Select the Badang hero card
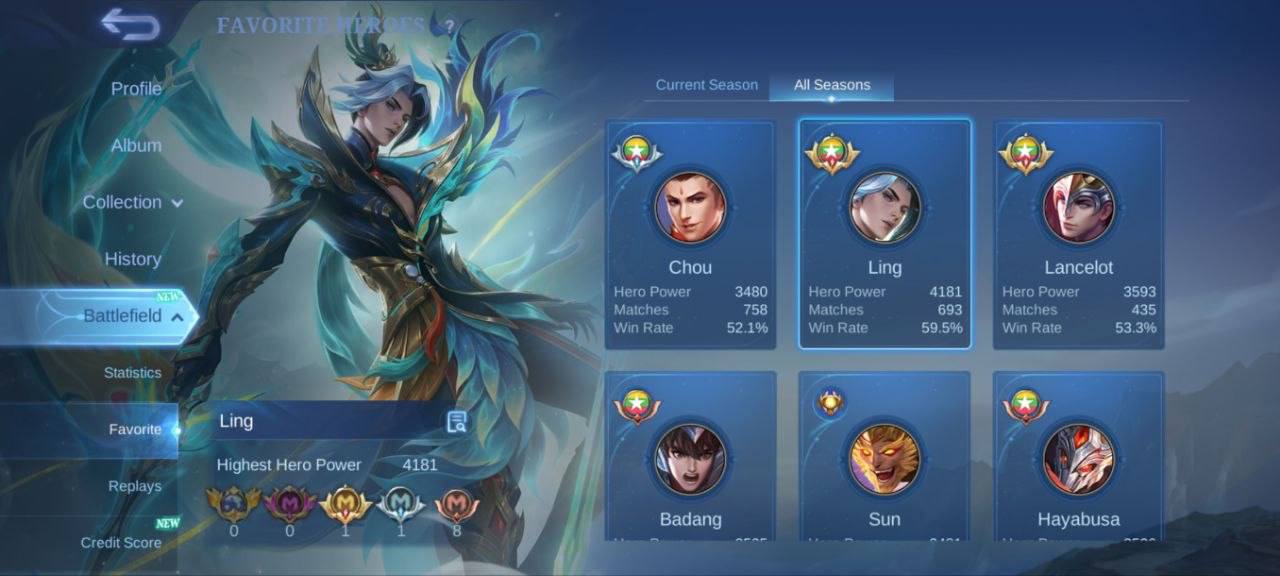Image resolution: width=1280 pixels, height=576 pixels. click(x=690, y=458)
